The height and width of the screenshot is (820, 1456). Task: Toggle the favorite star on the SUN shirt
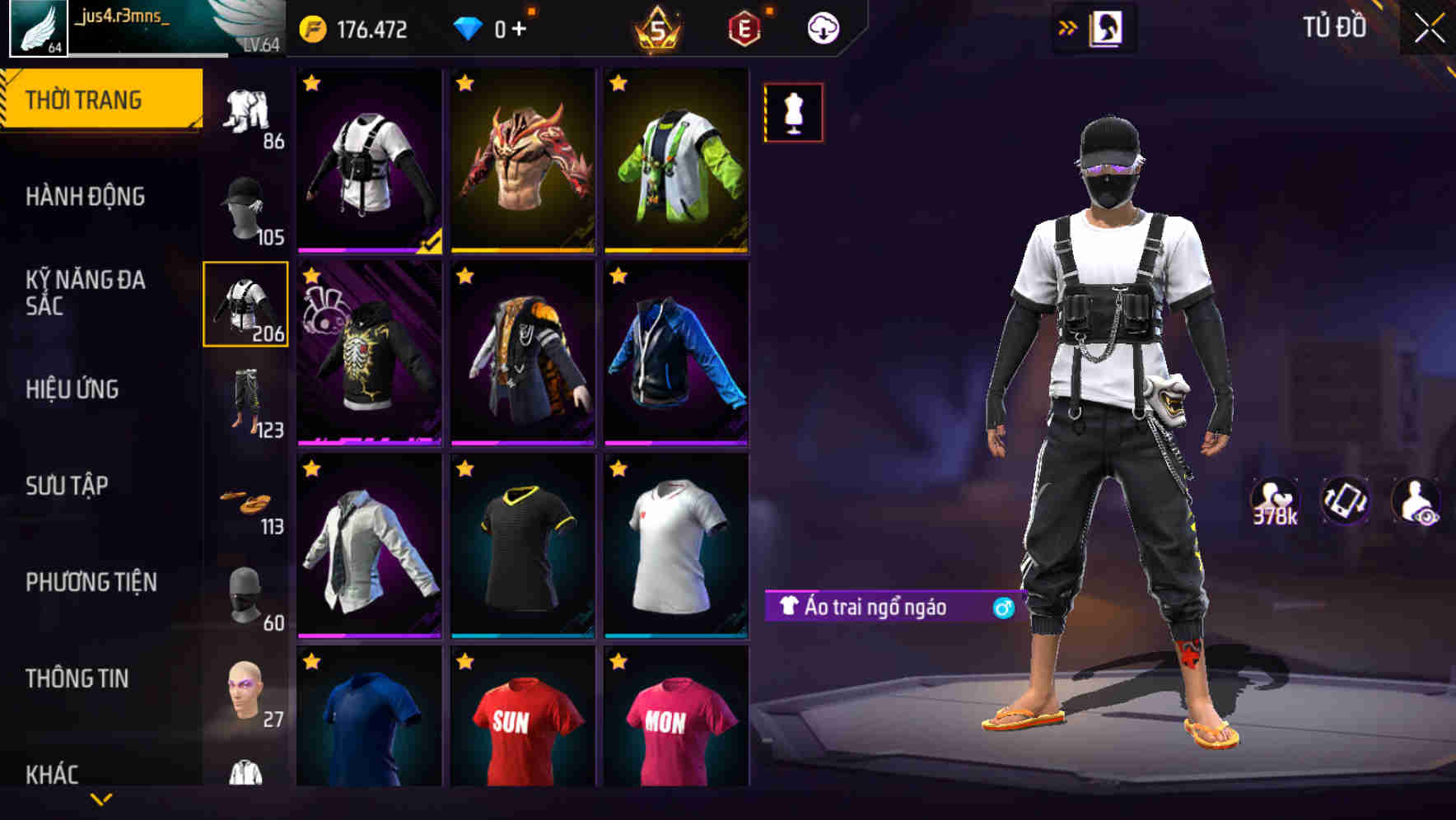point(464,660)
